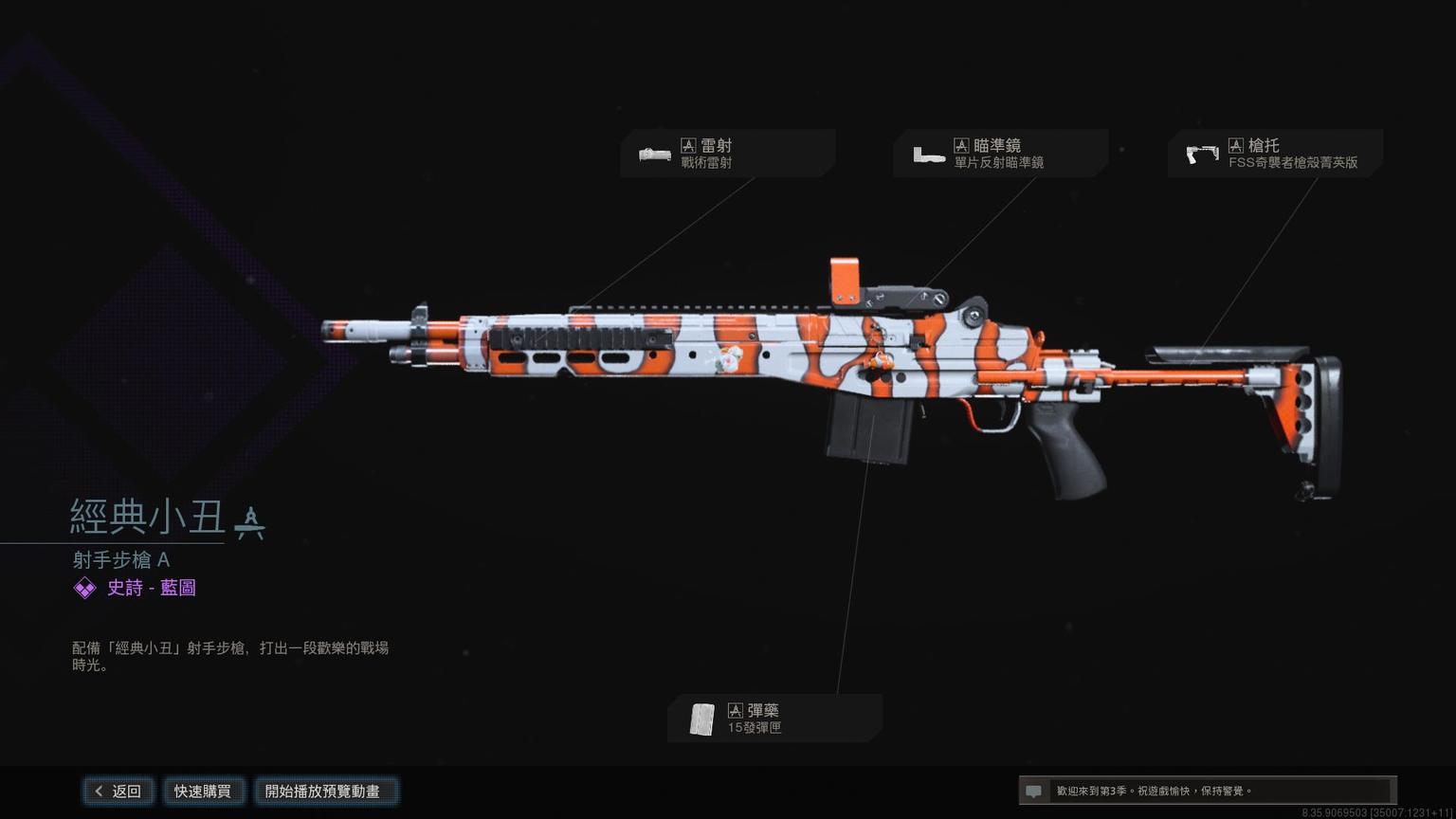1456x819 pixels.
Task: Open the 槍托 stock attachment card
Action: click(x=1274, y=154)
